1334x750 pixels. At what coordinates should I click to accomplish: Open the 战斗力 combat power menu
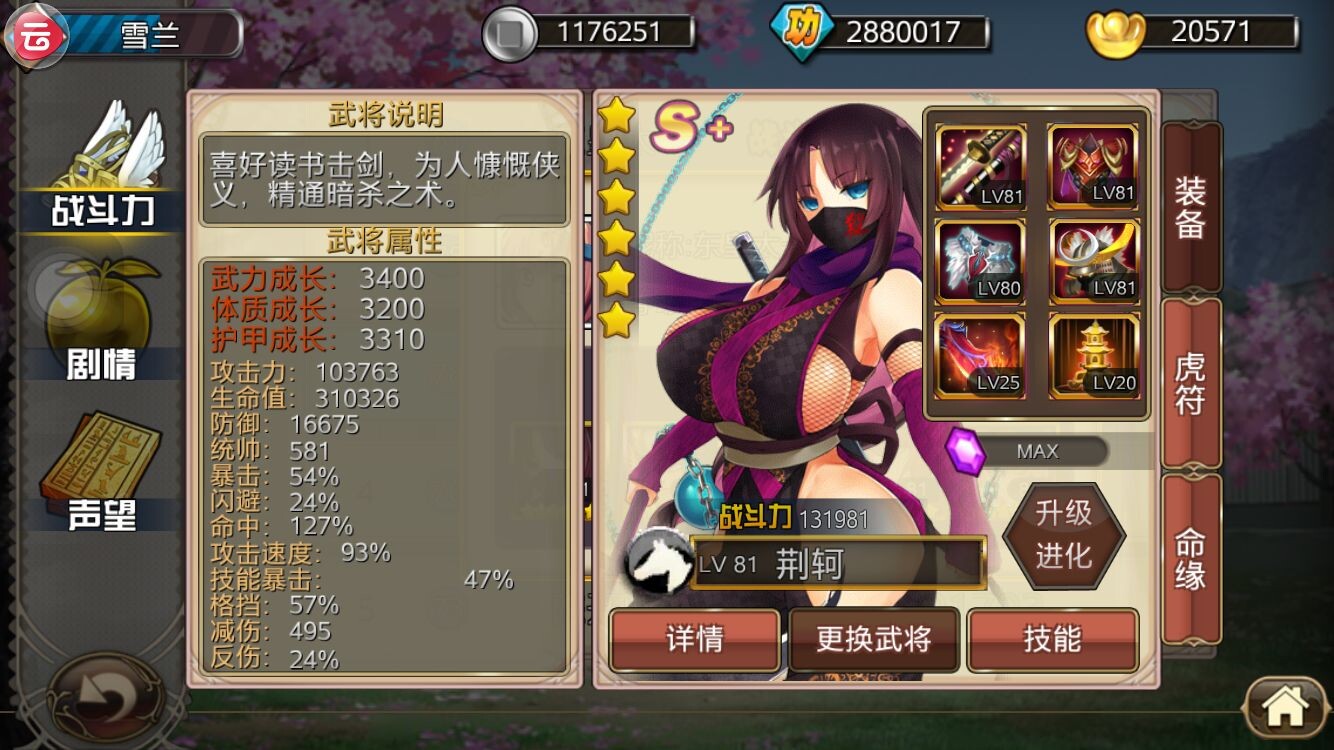(104, 170)
